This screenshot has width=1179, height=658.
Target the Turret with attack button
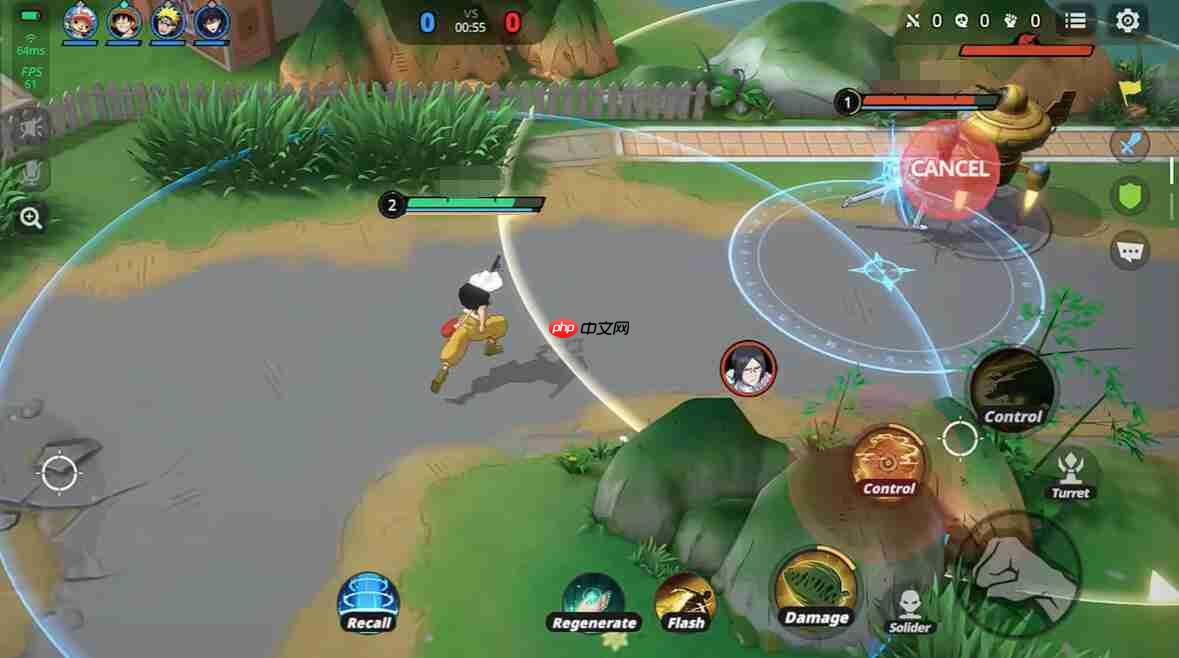pos(1070,472)
